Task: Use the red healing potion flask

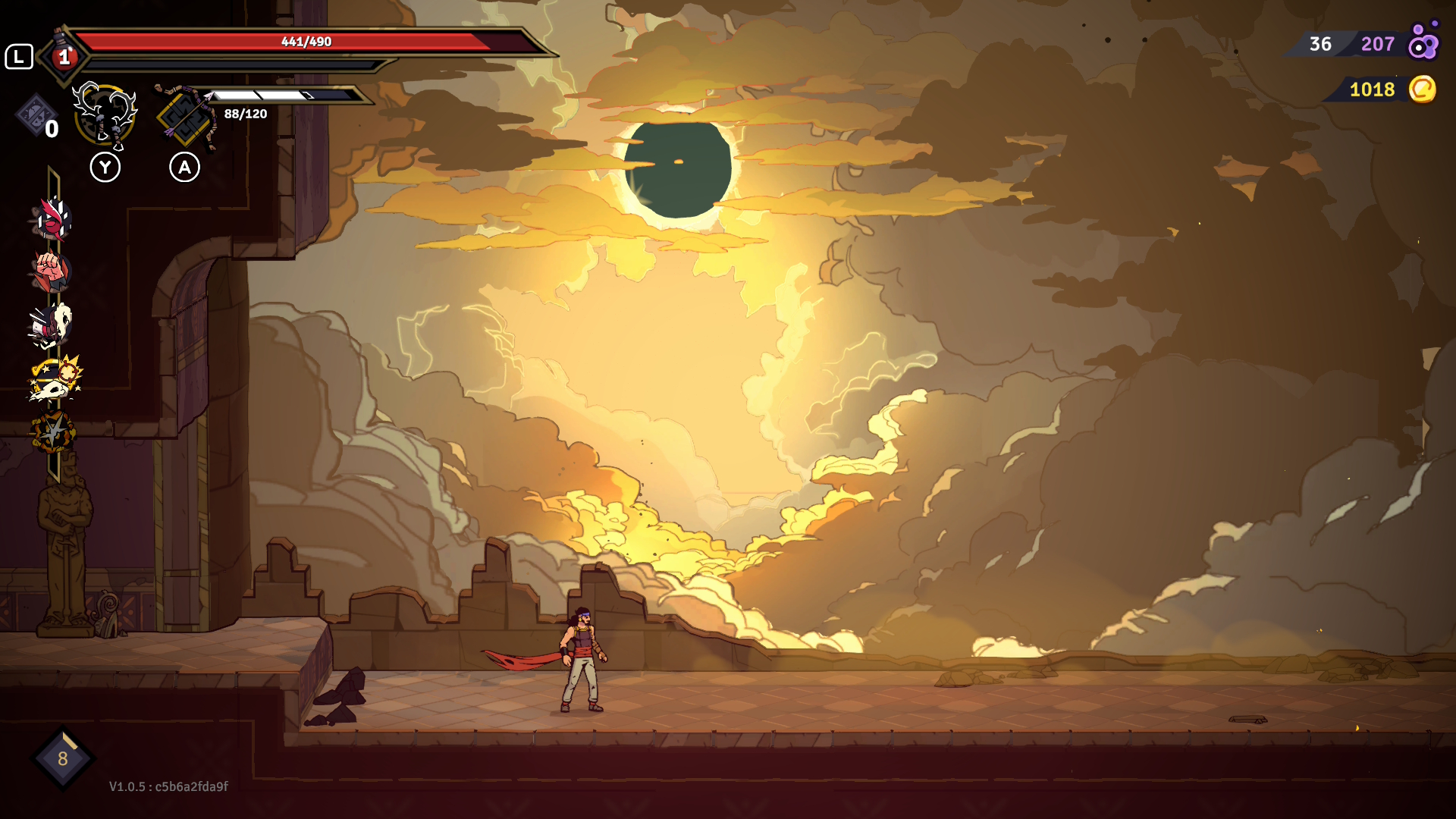Action: click(x=64, y=55)
